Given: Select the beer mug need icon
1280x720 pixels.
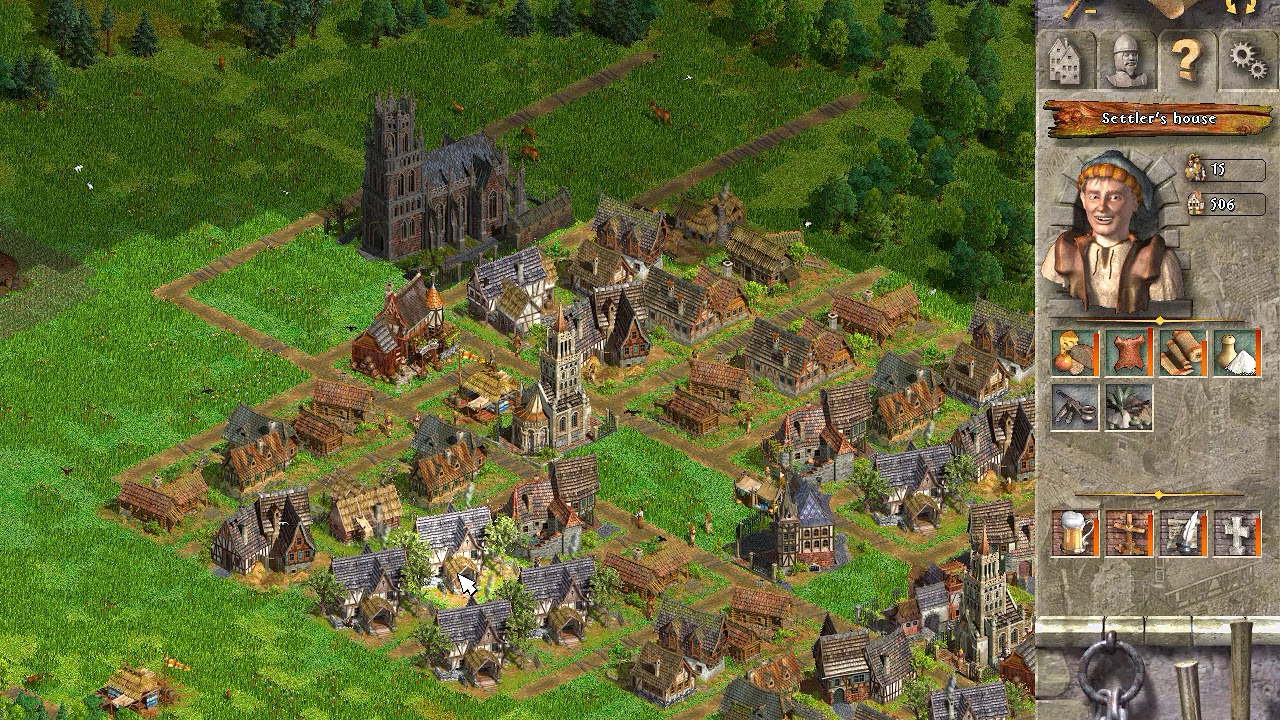Looking at the screenshot, I should pyautogui.click(x=1075, y=535).
